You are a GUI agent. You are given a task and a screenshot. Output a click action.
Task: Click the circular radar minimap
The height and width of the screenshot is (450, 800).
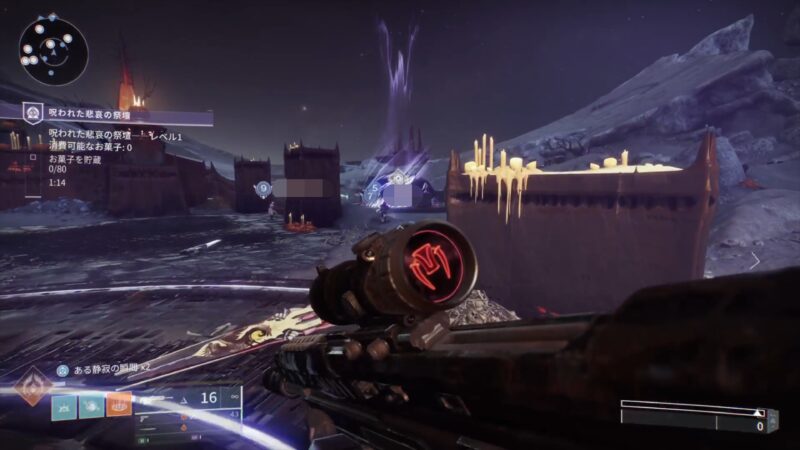tap(53, 49)
